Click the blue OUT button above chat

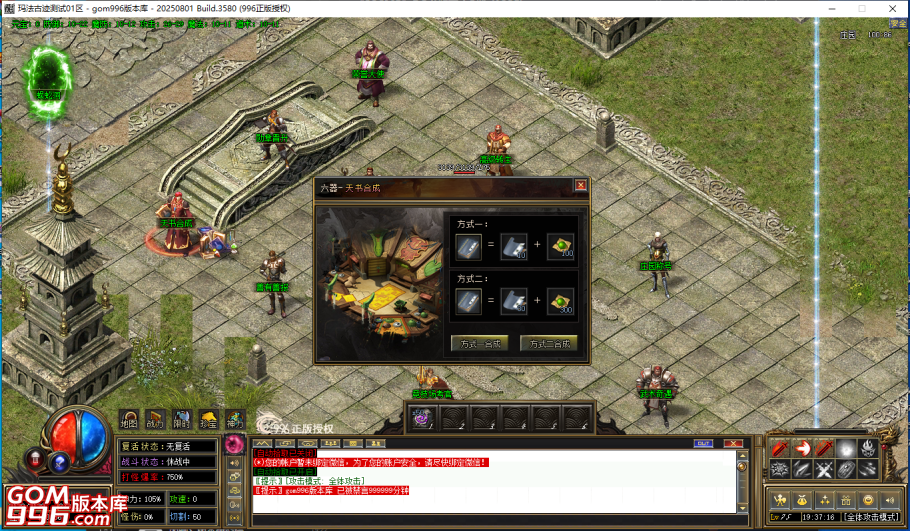coord(703,443)
